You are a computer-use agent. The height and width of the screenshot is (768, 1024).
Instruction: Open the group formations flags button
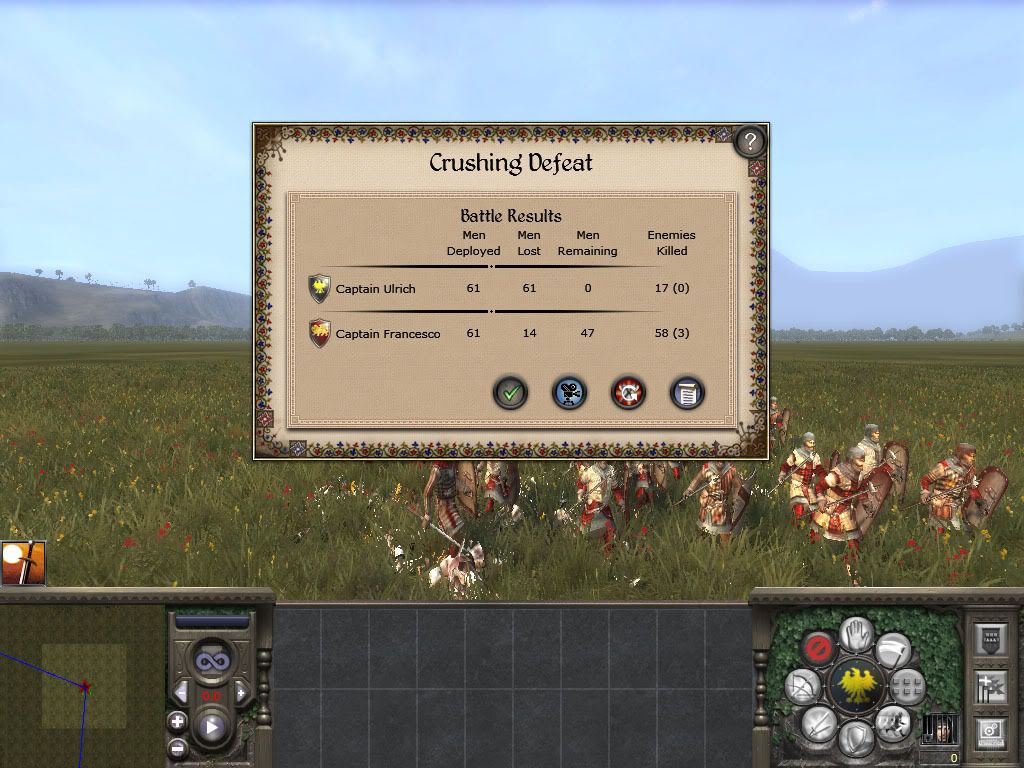pyautogui.click(x=989, y=686)
